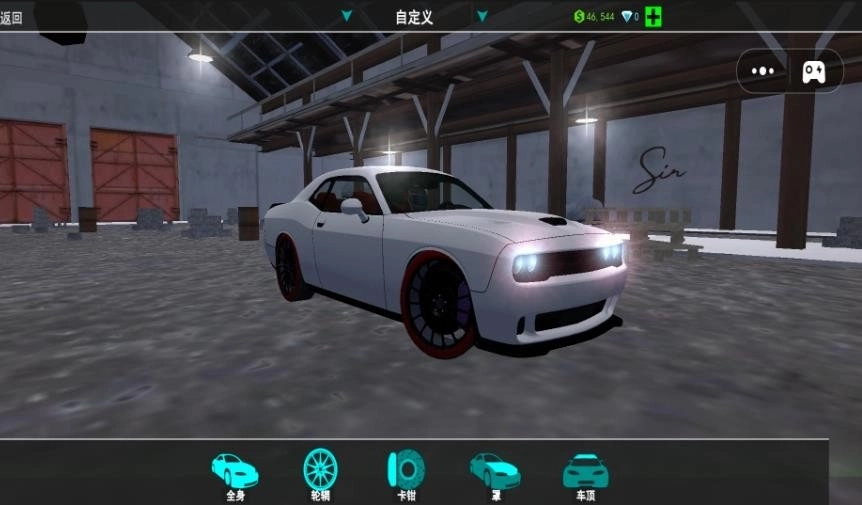Open the three-dot more options menu
The height and width of the screenshot is (505, 862).
[x=763, y=71]
